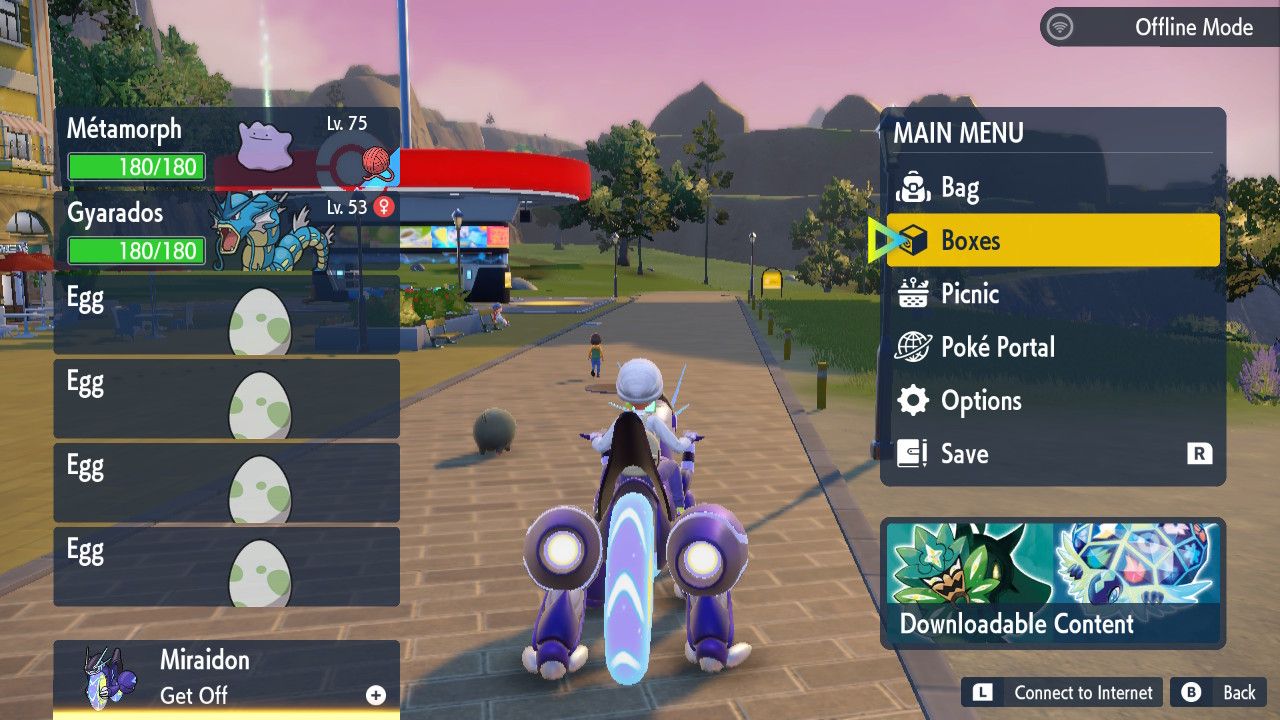Screen dimensions: 1280x720
Task: Go to Options
Action: coord(1052,401)
